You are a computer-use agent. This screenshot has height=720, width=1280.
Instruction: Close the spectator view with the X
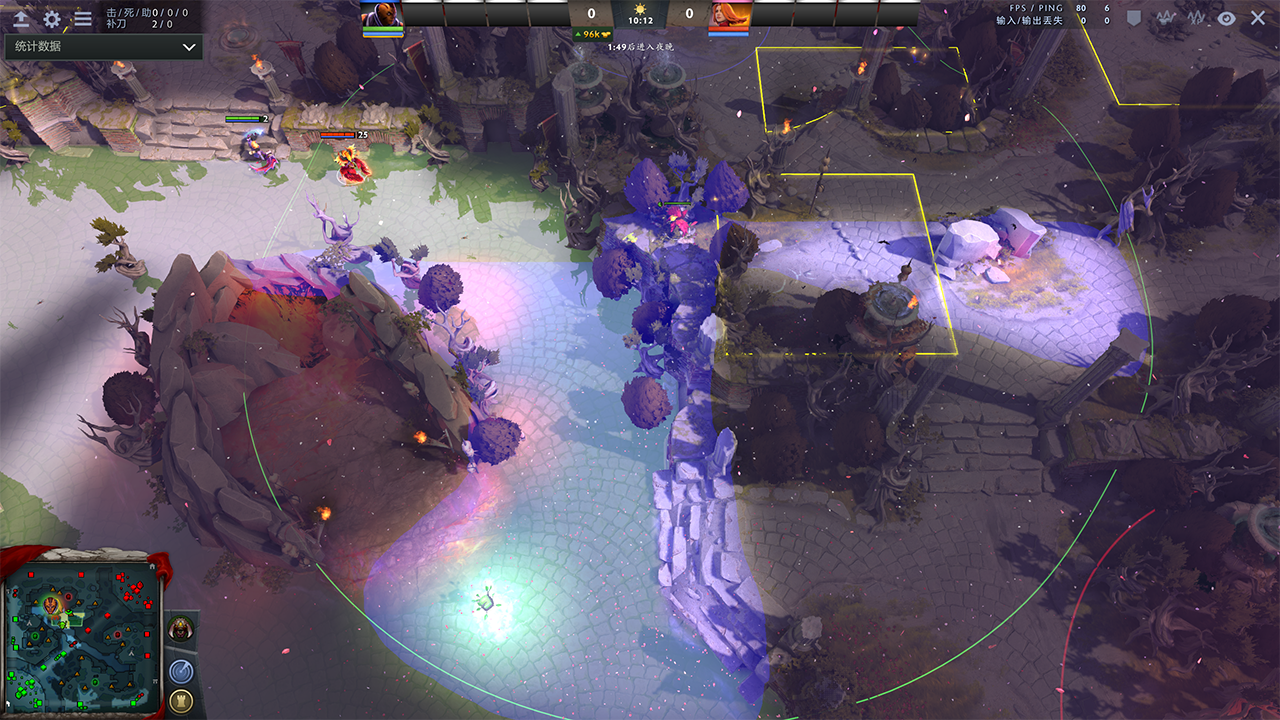tap(1258, 18)
